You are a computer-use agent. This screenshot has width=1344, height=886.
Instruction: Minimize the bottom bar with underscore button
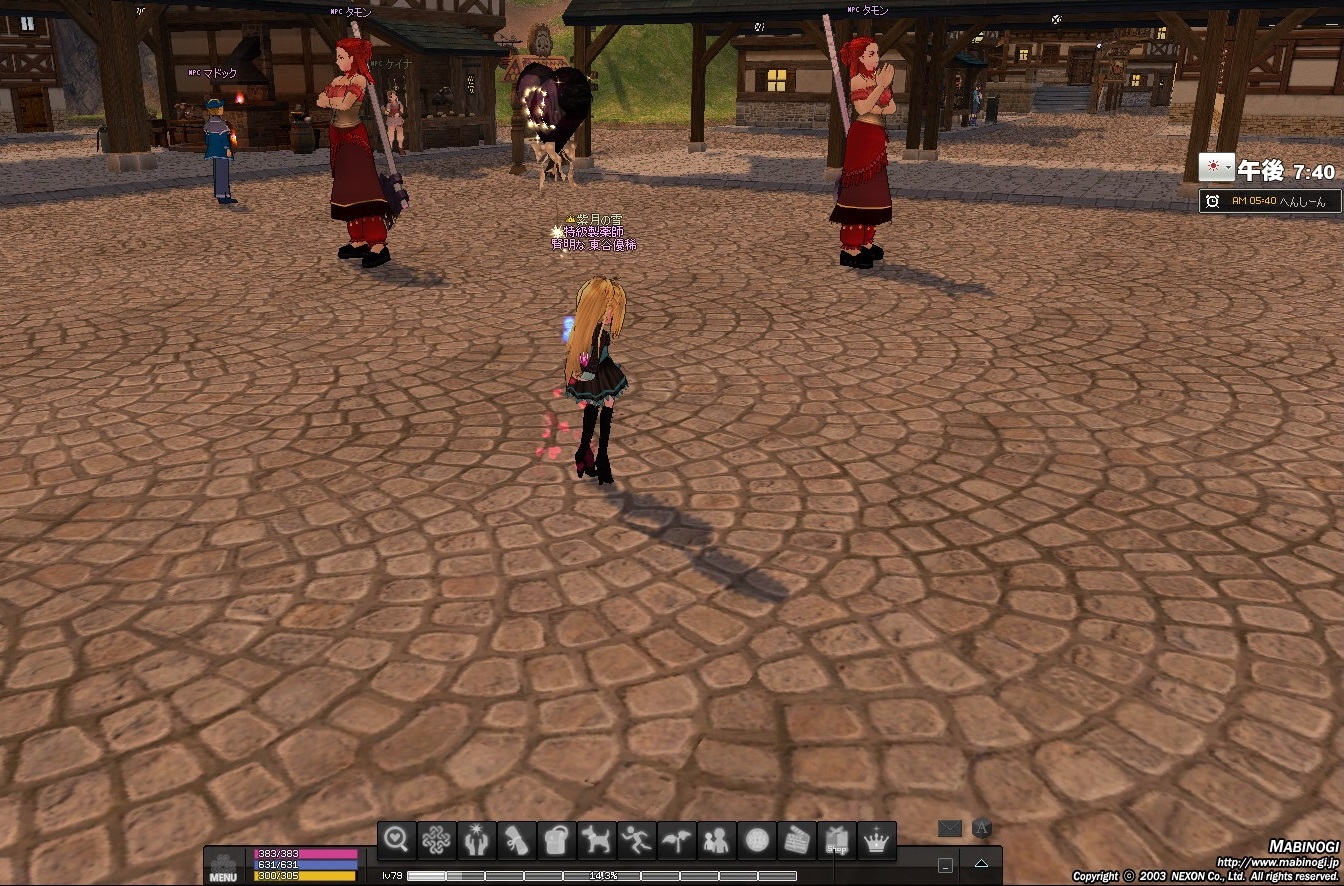point(946,865)
